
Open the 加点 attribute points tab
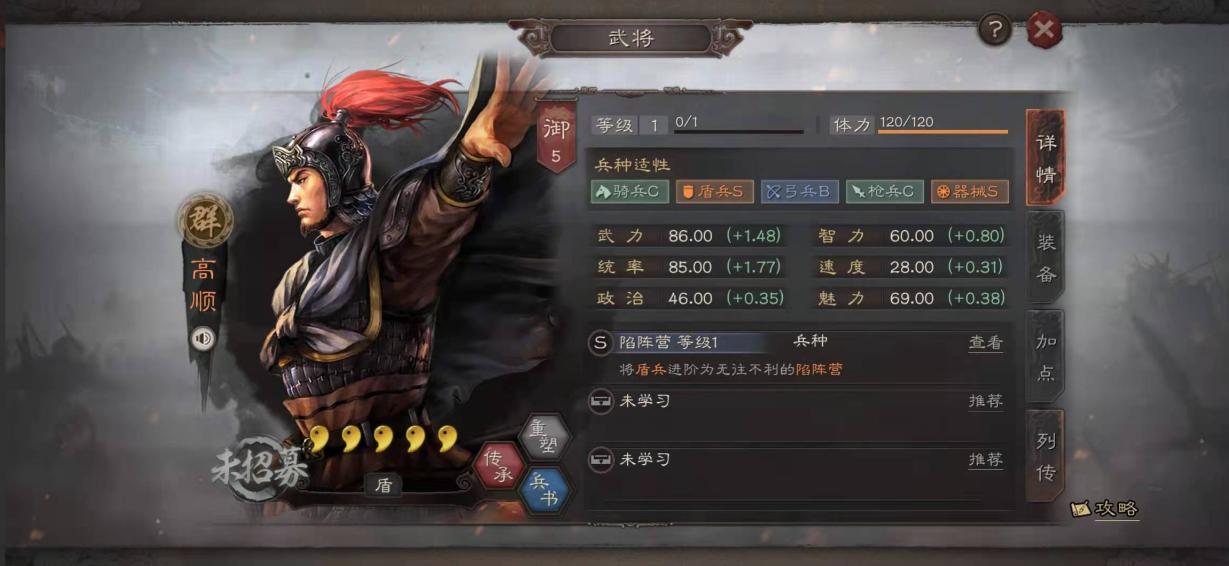(1045, 356)
